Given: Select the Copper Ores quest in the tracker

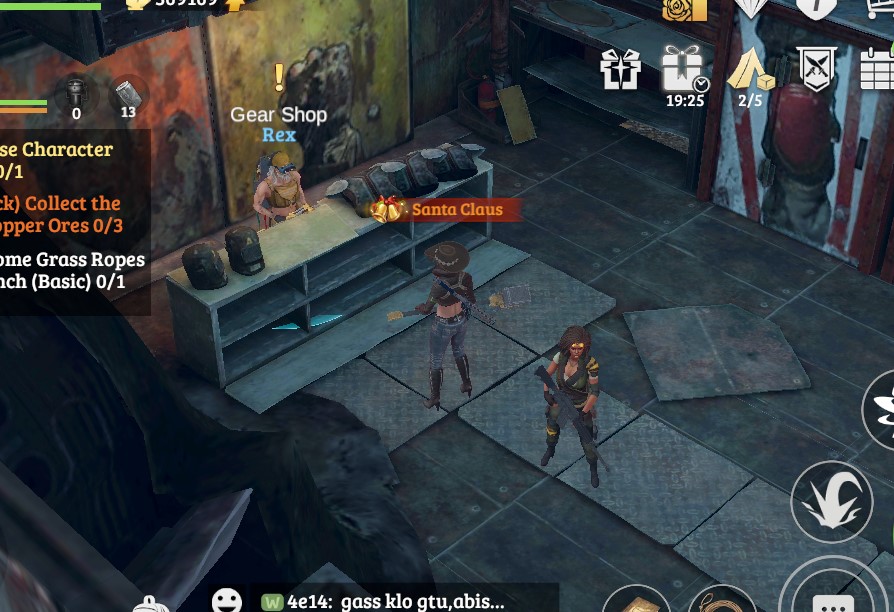Looking at the screenshot, I should coord(62,214).
